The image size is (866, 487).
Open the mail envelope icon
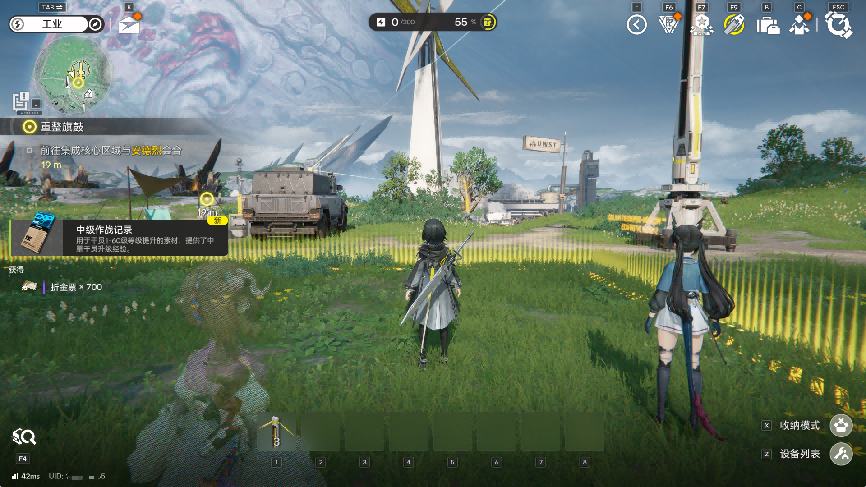pyautogui.click(x=128, y=25)
